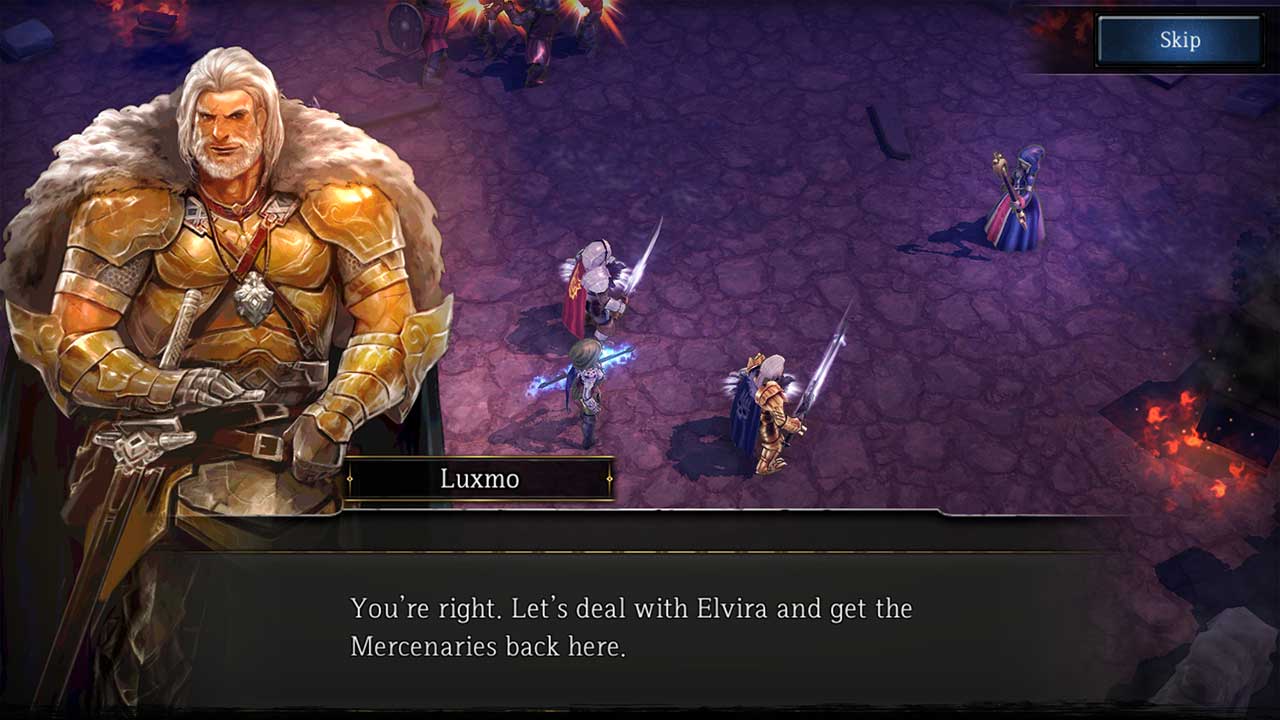Image resolution: width=1280 pixels, height=720 pixels.
Task: Select the armored hero with blue cloak
Action: (x=770, y=410)
